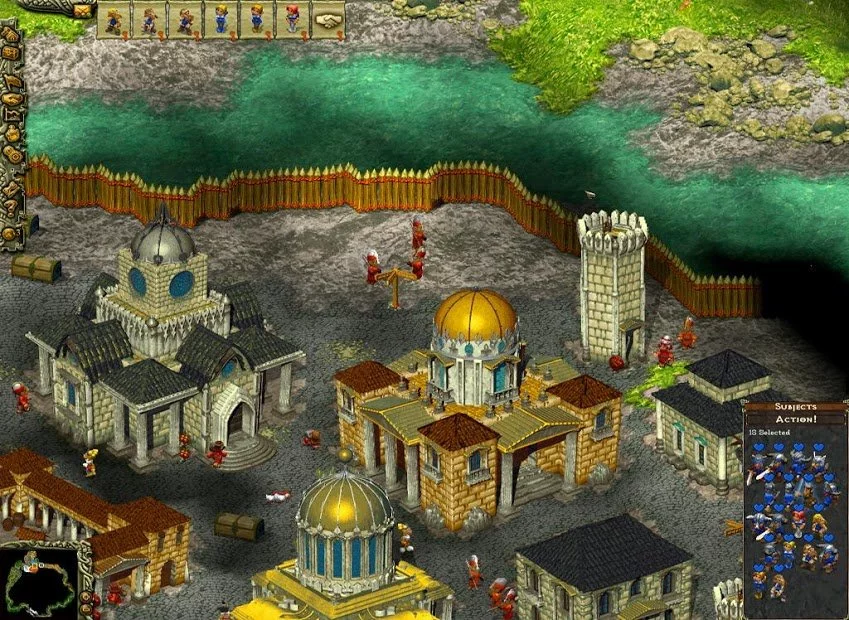Open the Action! panel header
Screen dimensions: 849x620
[x=796, y=419]
